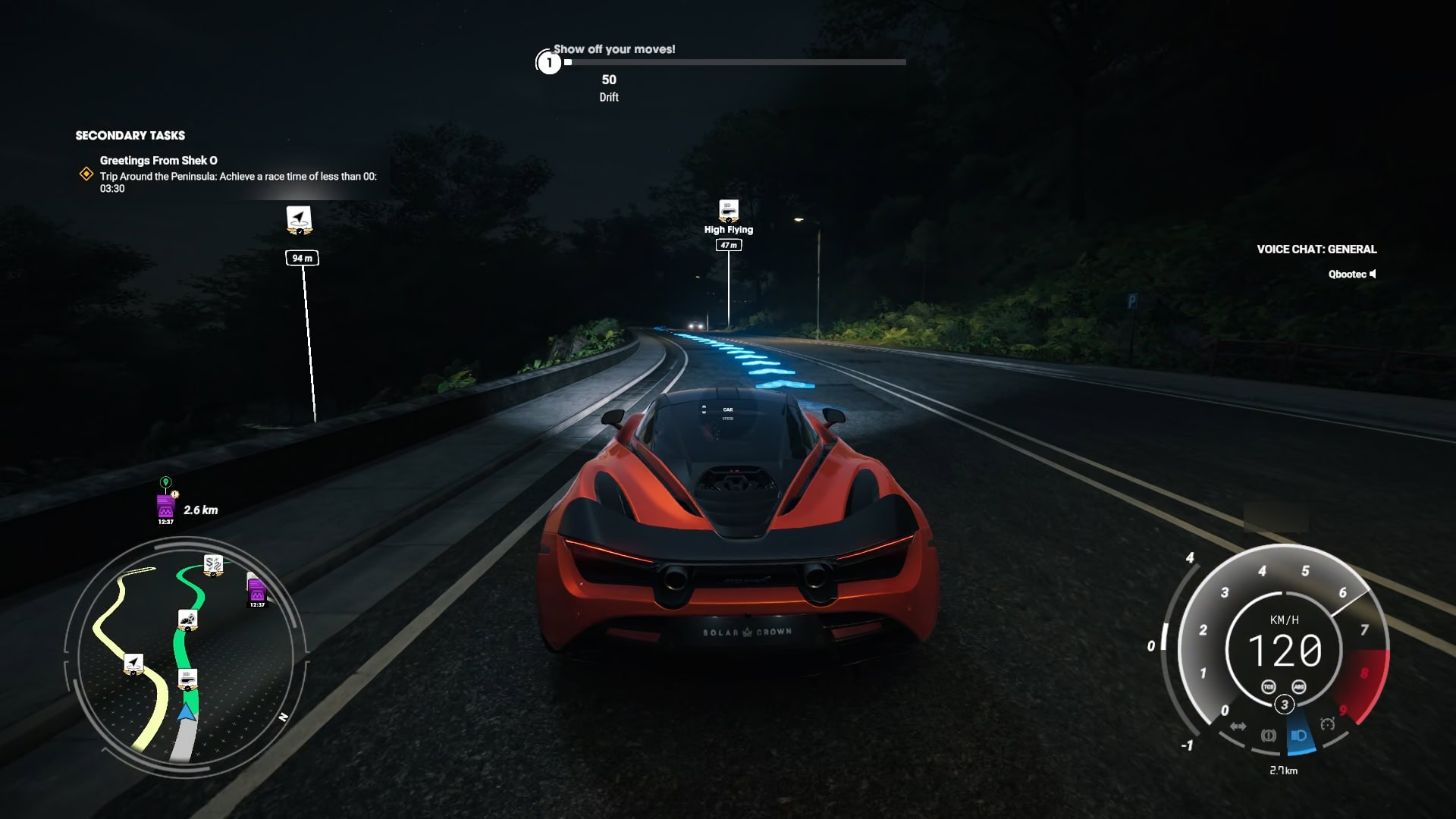
Task: Click the TCS indicator on the speedometer
Action: click(x=1269, y=687)
